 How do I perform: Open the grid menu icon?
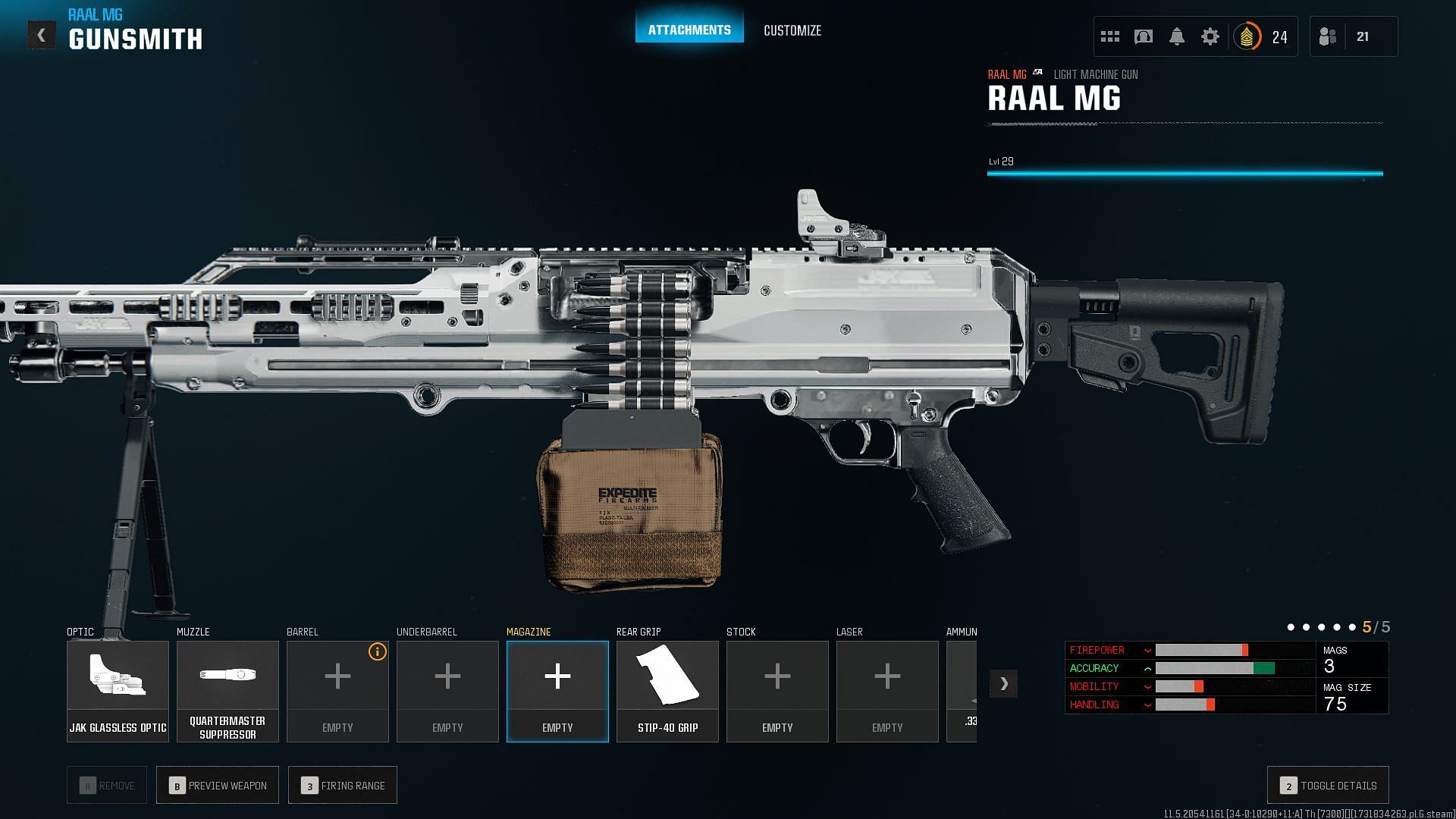pyautogui.click(x=1110, y=36)
